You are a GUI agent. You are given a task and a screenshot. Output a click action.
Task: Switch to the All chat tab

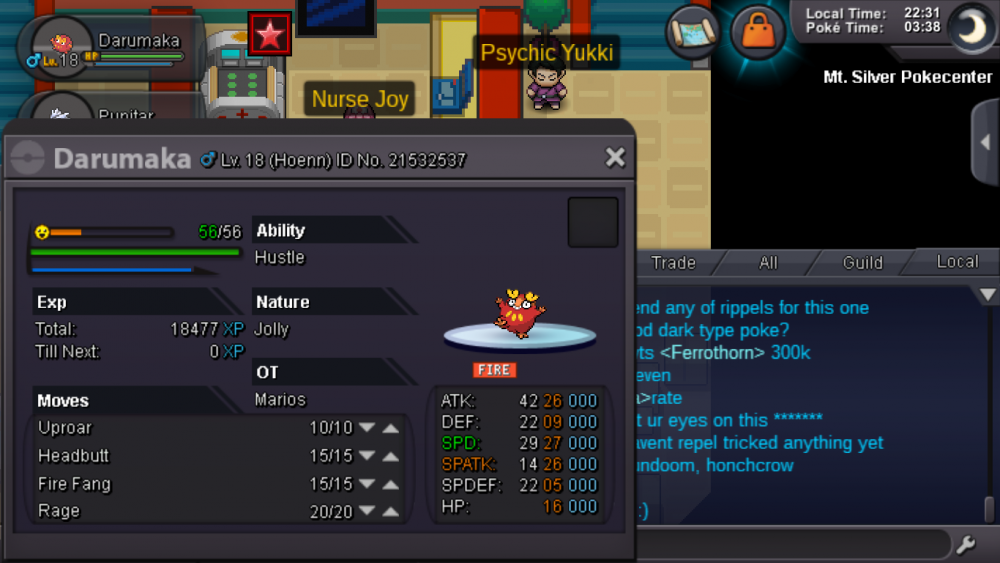768,263
